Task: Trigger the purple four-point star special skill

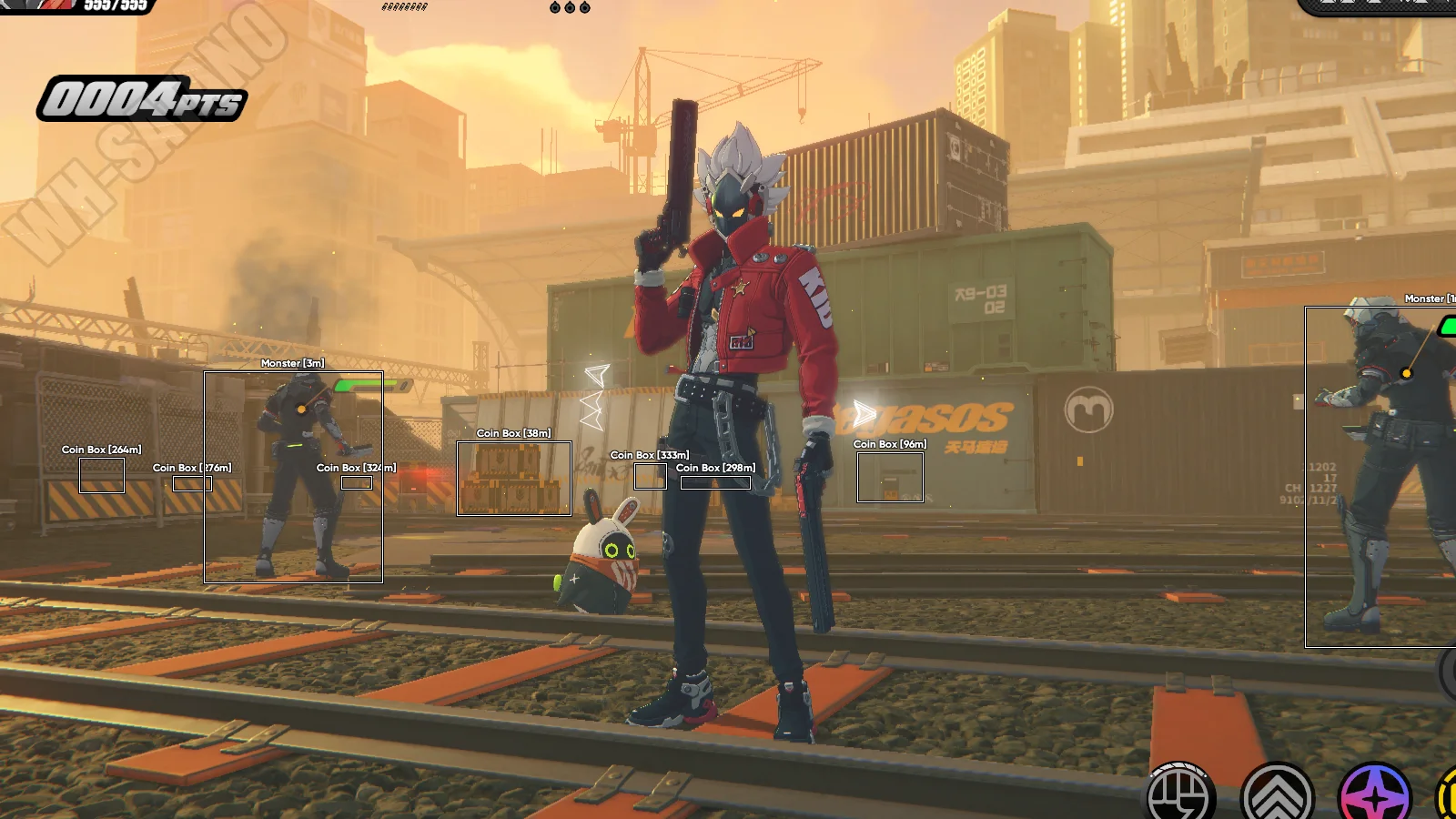Action: click(1375, 795)
